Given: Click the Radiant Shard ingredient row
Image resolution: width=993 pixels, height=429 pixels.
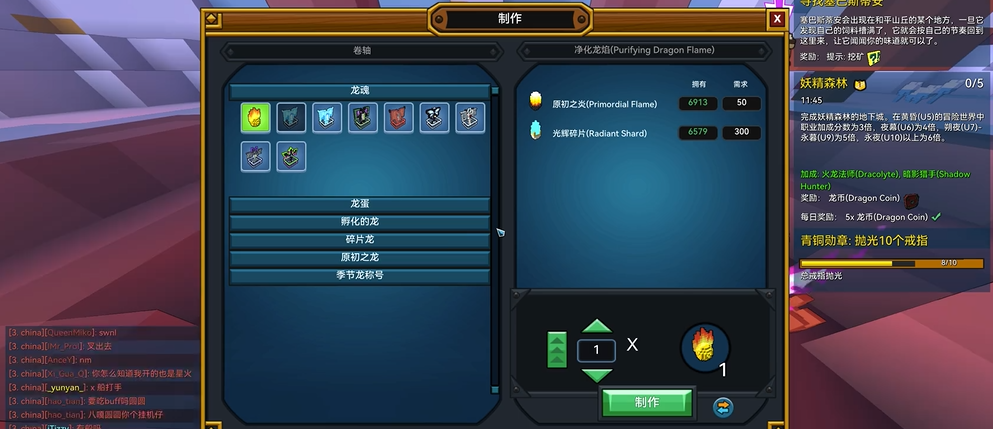Looking at the screenshot, I should (x=640, y=133).
